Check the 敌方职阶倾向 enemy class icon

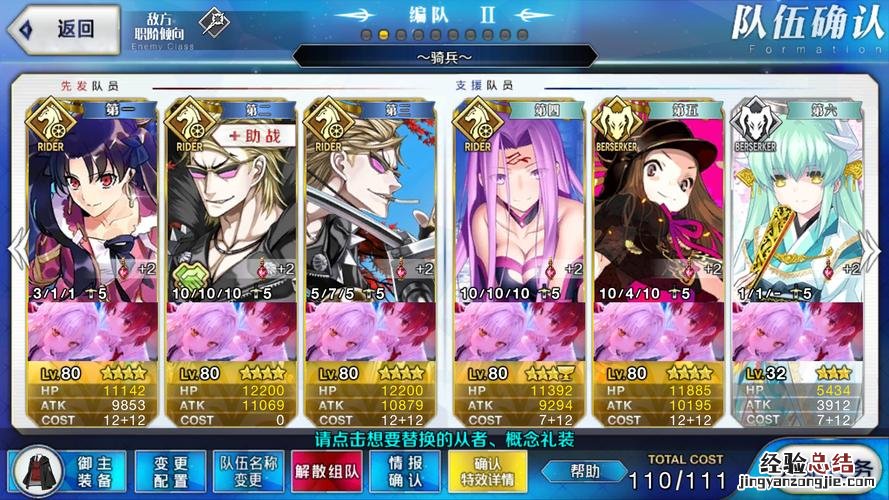point(211,22)
